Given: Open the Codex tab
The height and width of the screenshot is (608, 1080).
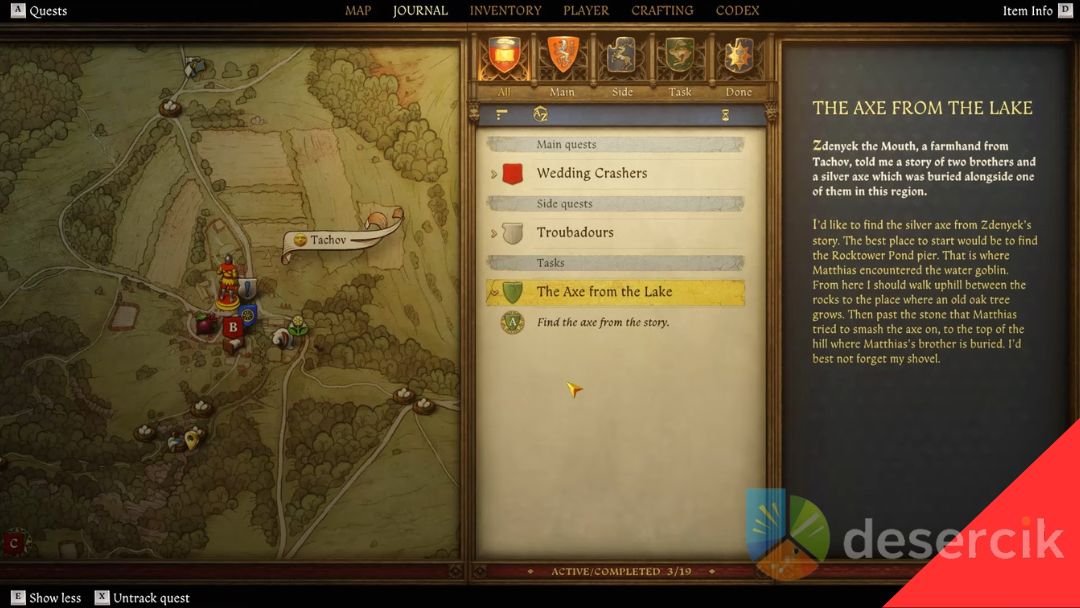Looking at the screenshot, I should coord(738,11).
